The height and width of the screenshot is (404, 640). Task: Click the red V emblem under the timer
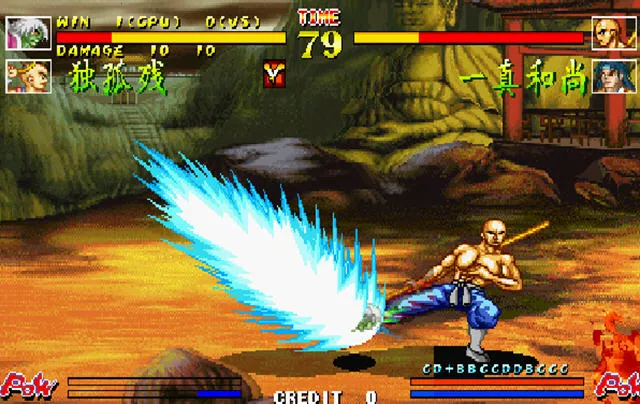click(x=272, y=71)
